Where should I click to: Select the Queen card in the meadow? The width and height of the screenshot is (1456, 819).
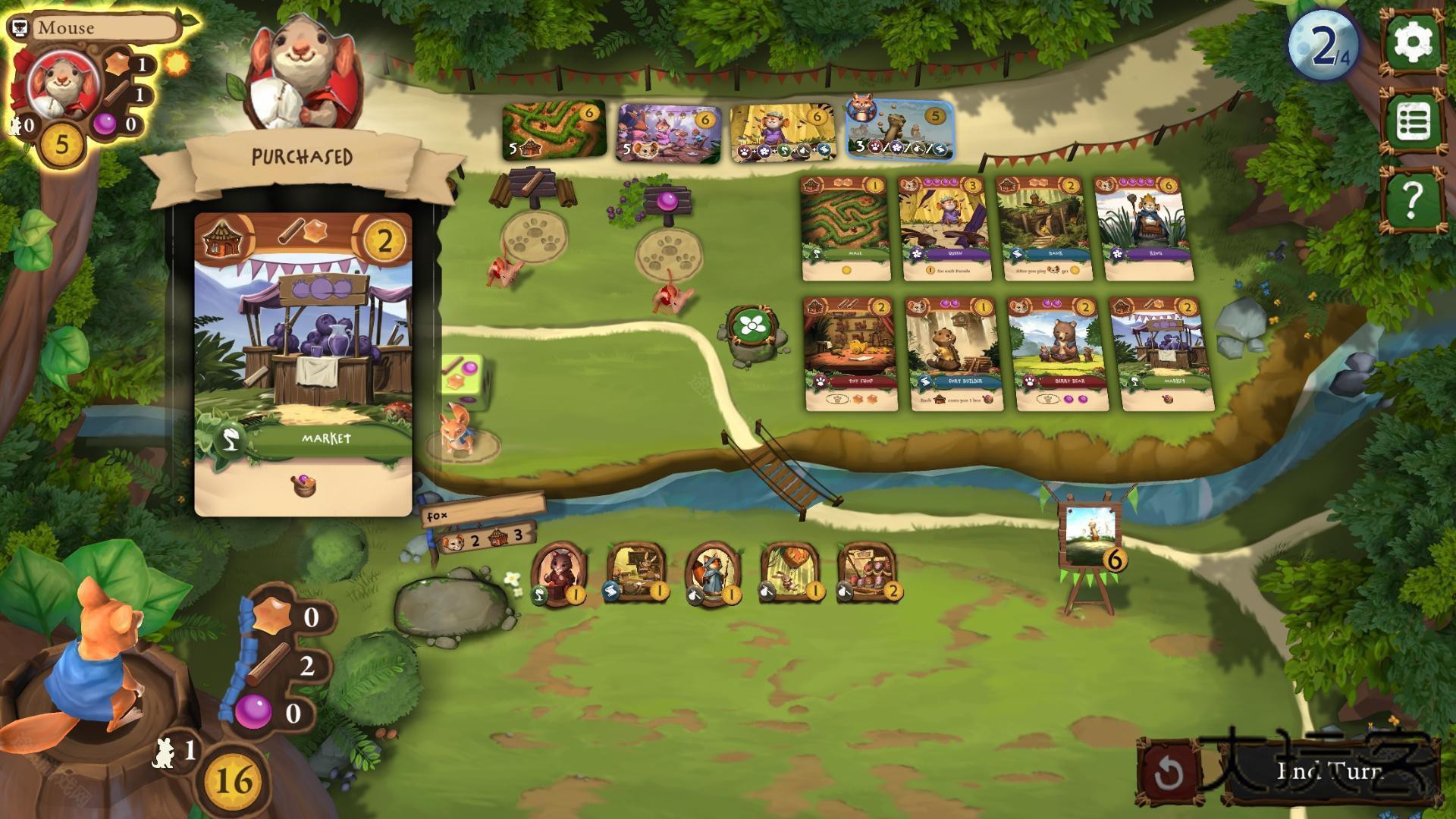tap(943, 227)
